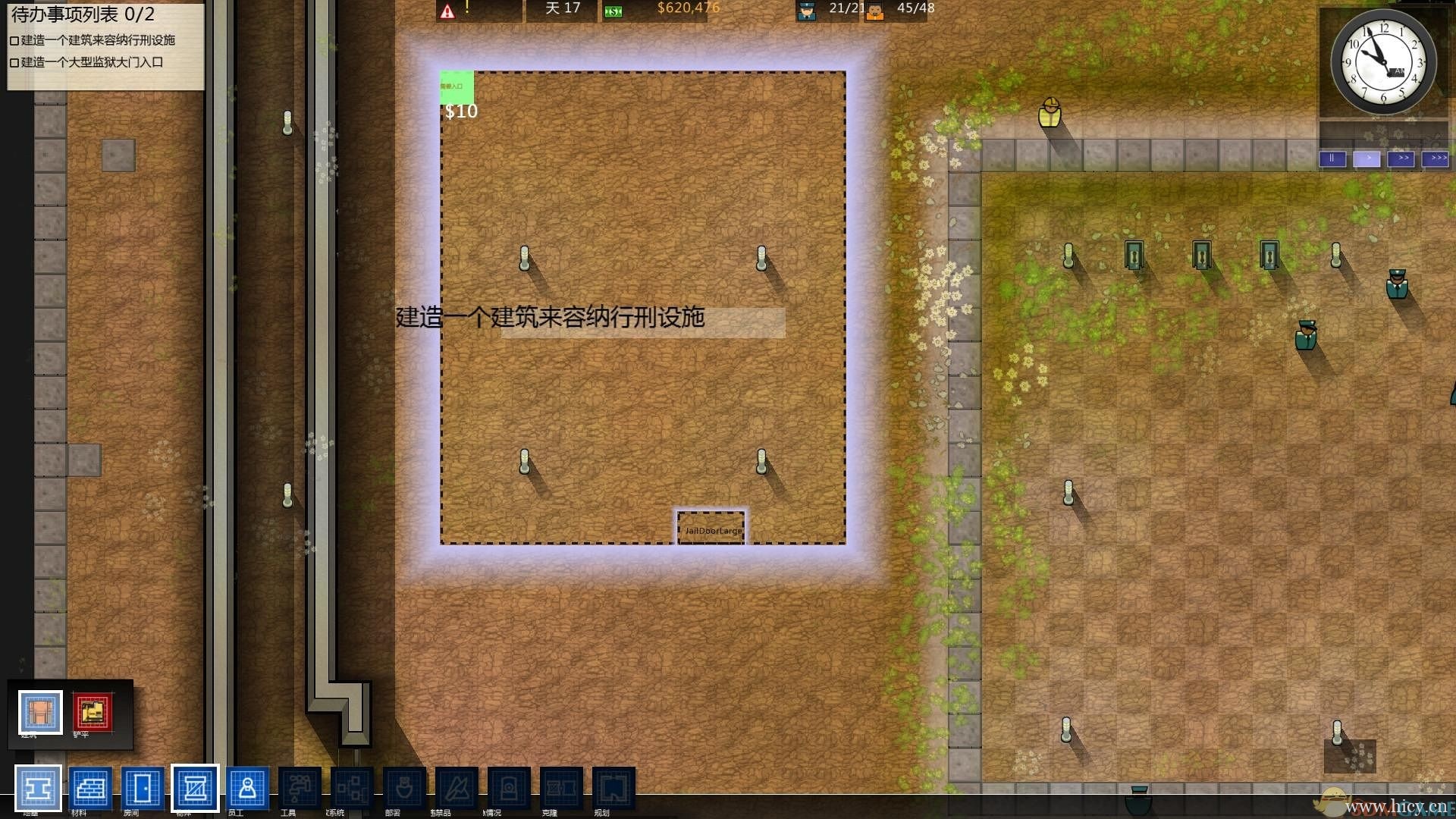Image resolution: width=1456 pixels, height=819 pixels.
Task: Select the Foundations (地基) build tool
Action: pyautogui.click(x=39, y=789)
